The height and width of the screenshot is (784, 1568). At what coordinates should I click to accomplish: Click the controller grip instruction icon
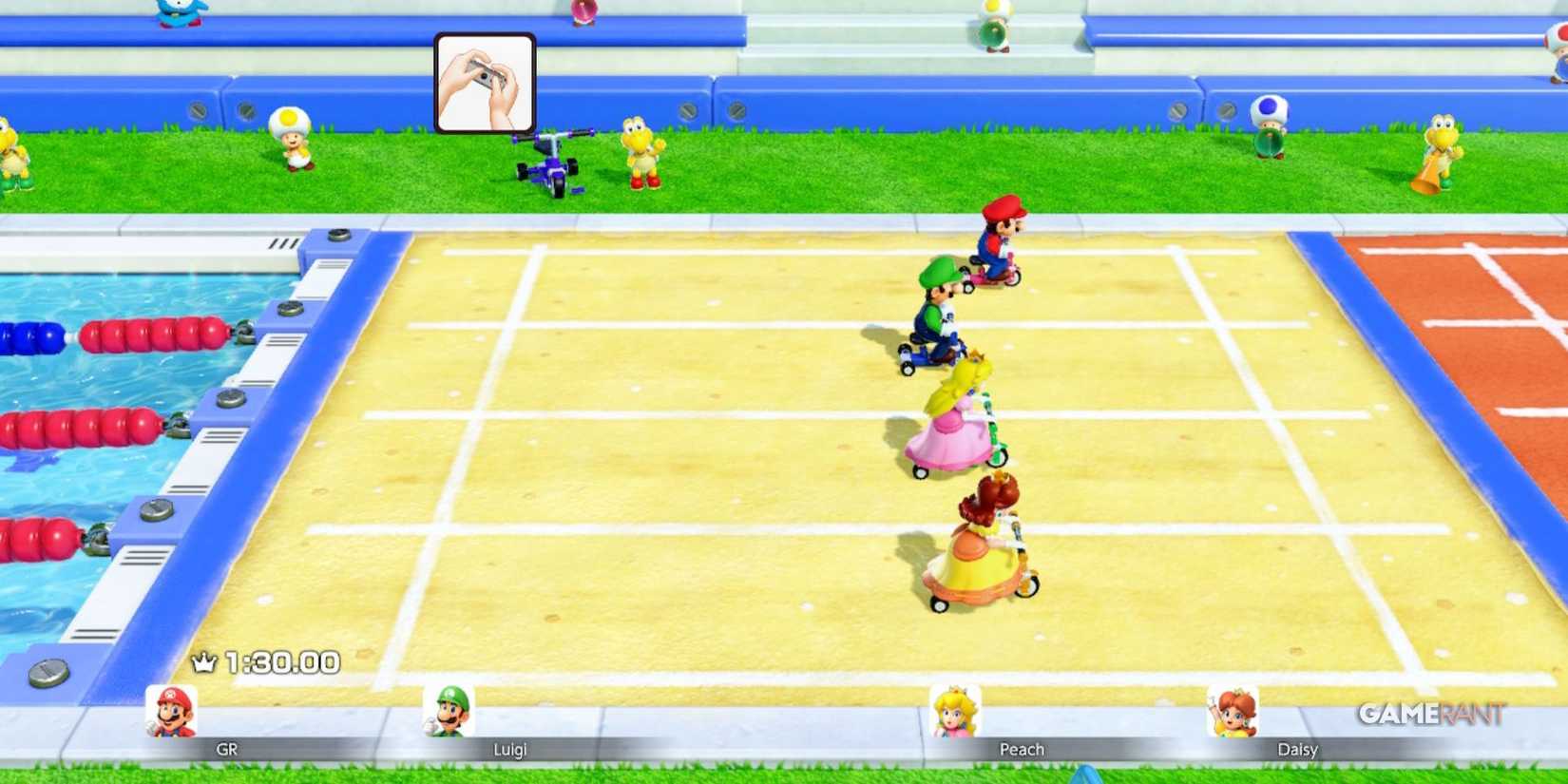click(485, 84)
